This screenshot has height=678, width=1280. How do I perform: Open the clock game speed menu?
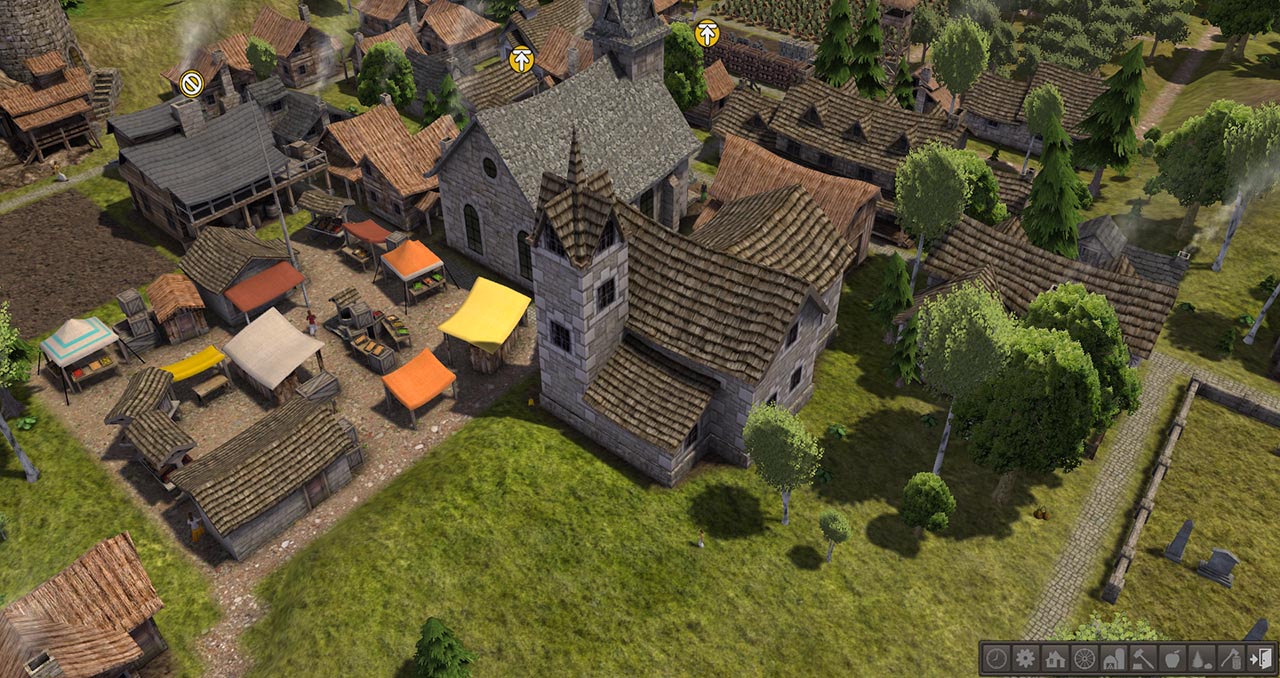click(996, 658)
